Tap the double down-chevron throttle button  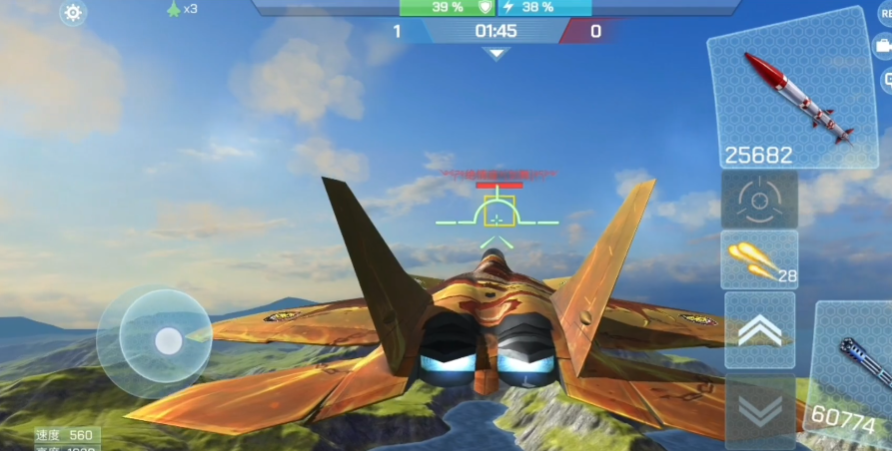759,410
